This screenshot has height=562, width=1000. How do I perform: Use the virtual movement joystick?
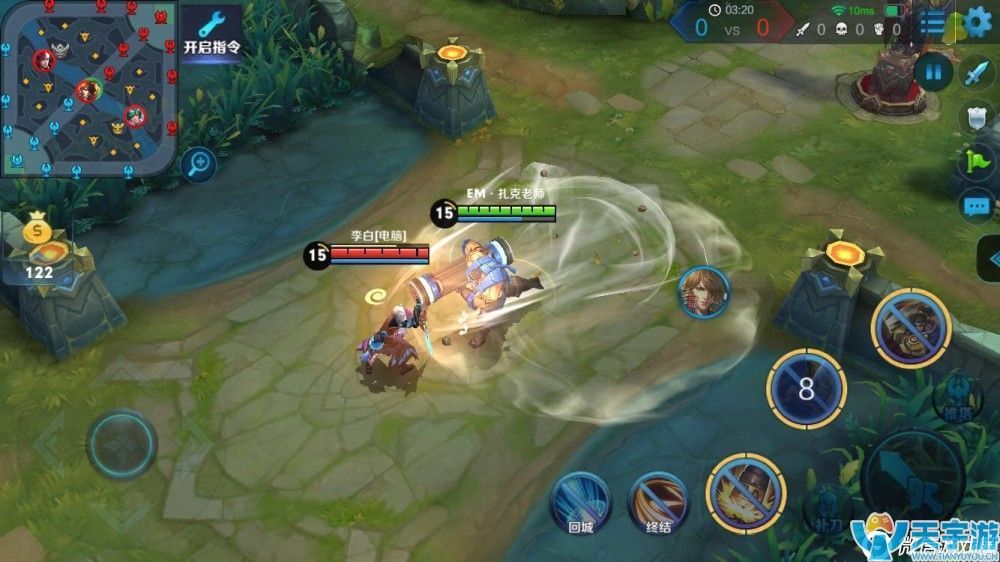click(x=122, y=444)
